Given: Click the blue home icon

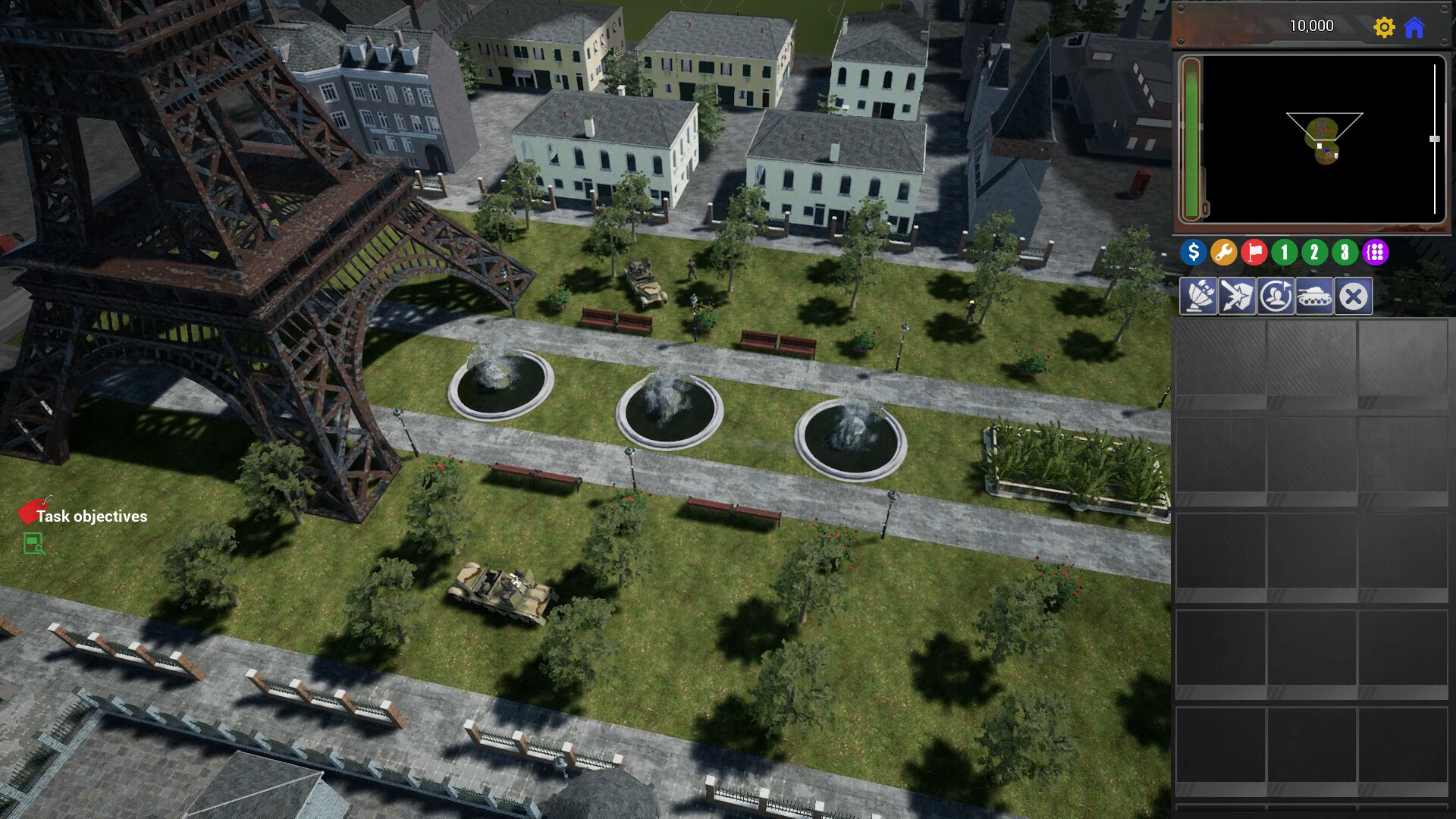Looking at the screenshot, I should (1415, 26).
